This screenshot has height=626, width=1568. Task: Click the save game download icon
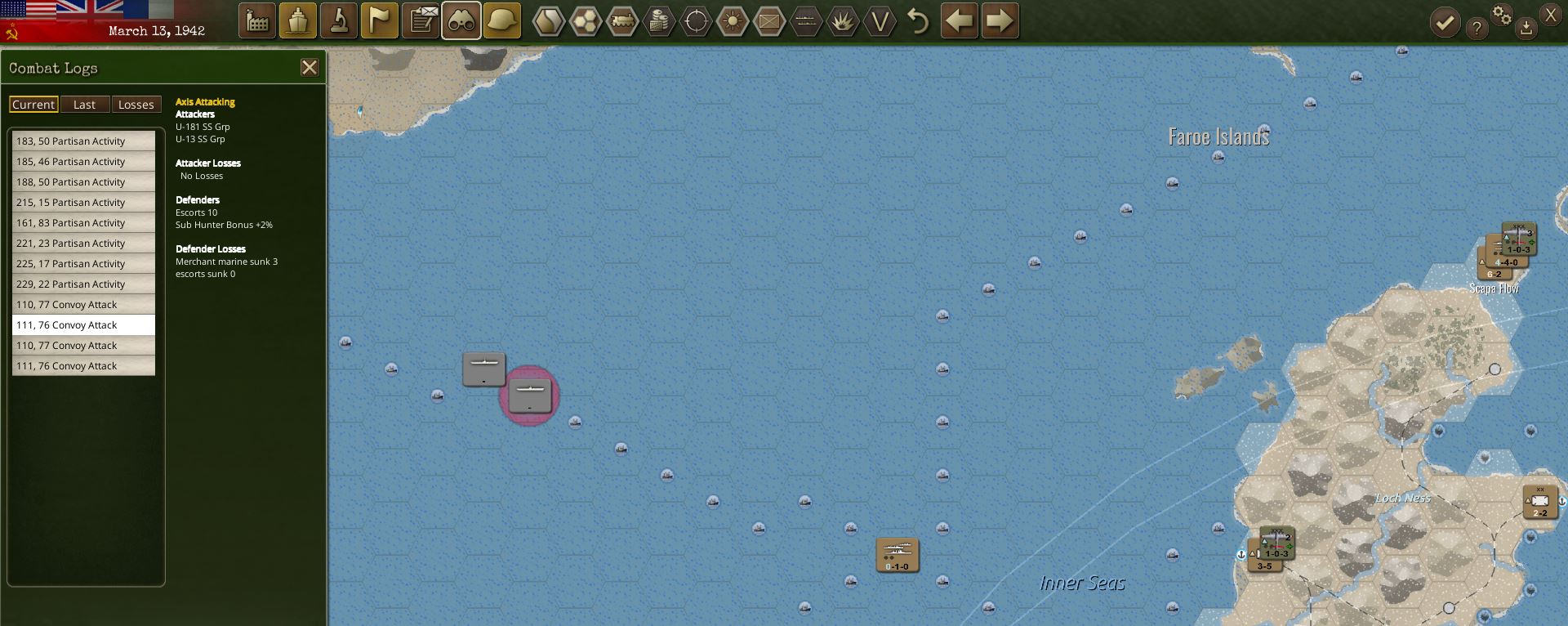pos(1526,26)
